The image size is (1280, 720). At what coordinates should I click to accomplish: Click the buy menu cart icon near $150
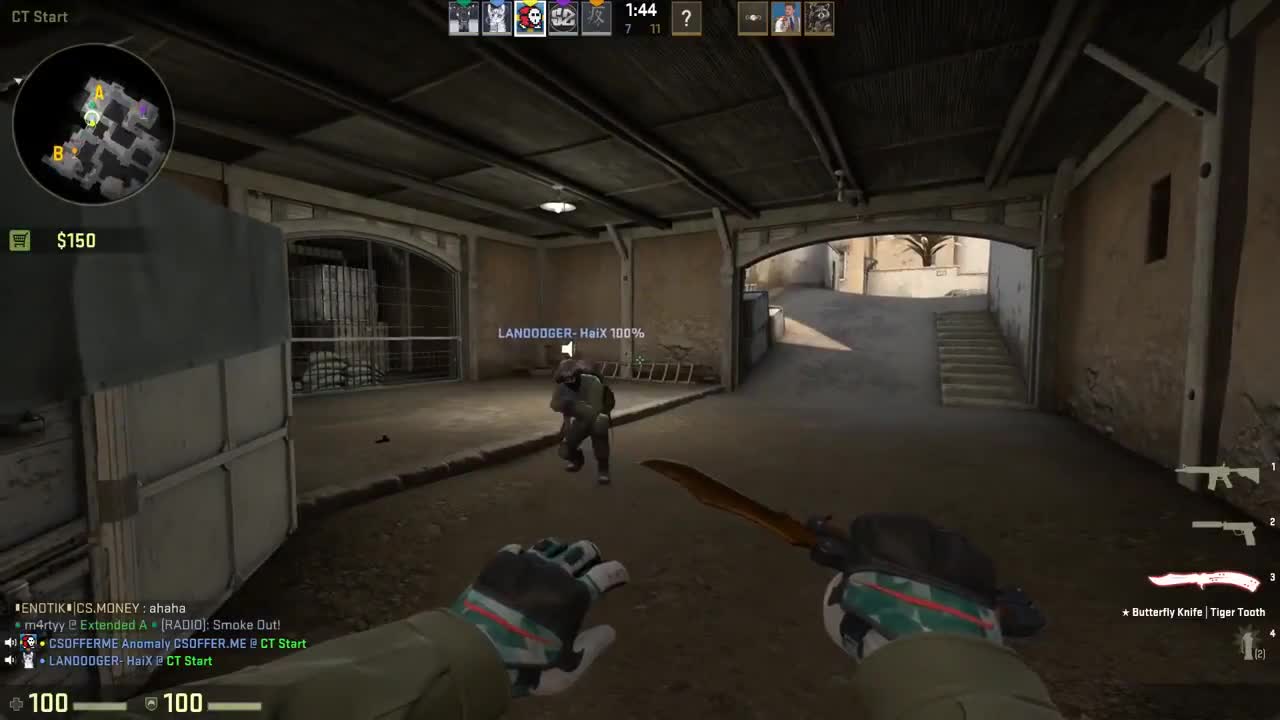[x=19, y=240]
